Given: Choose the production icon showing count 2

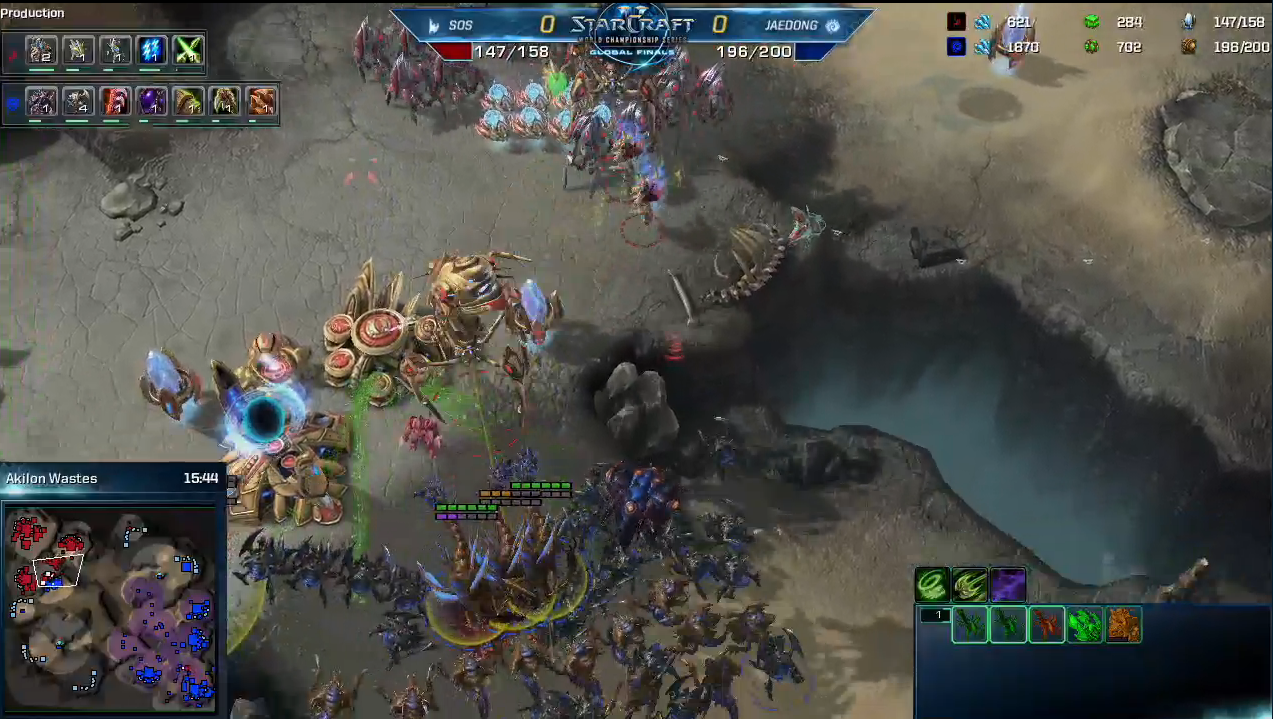Looking at the screenshot, I should [41, 50].
